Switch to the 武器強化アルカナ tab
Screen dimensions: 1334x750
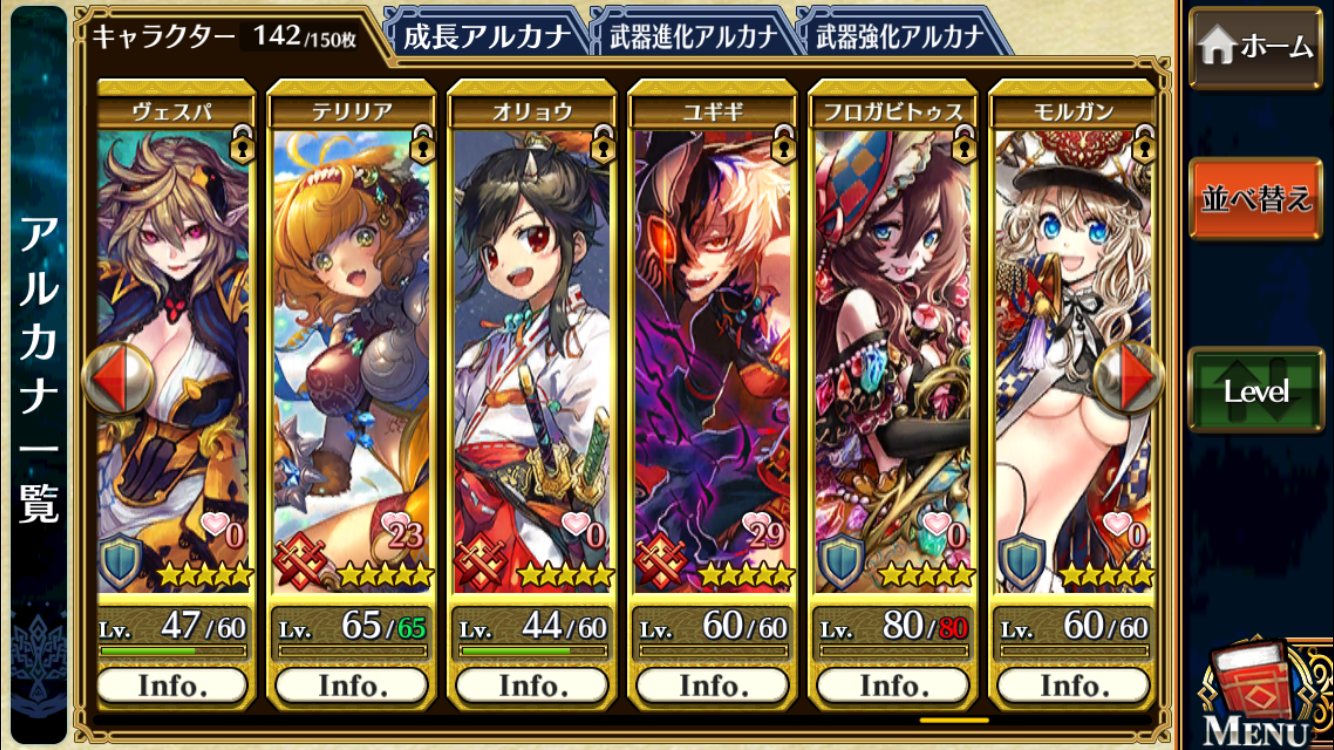(x=899, y=37)
